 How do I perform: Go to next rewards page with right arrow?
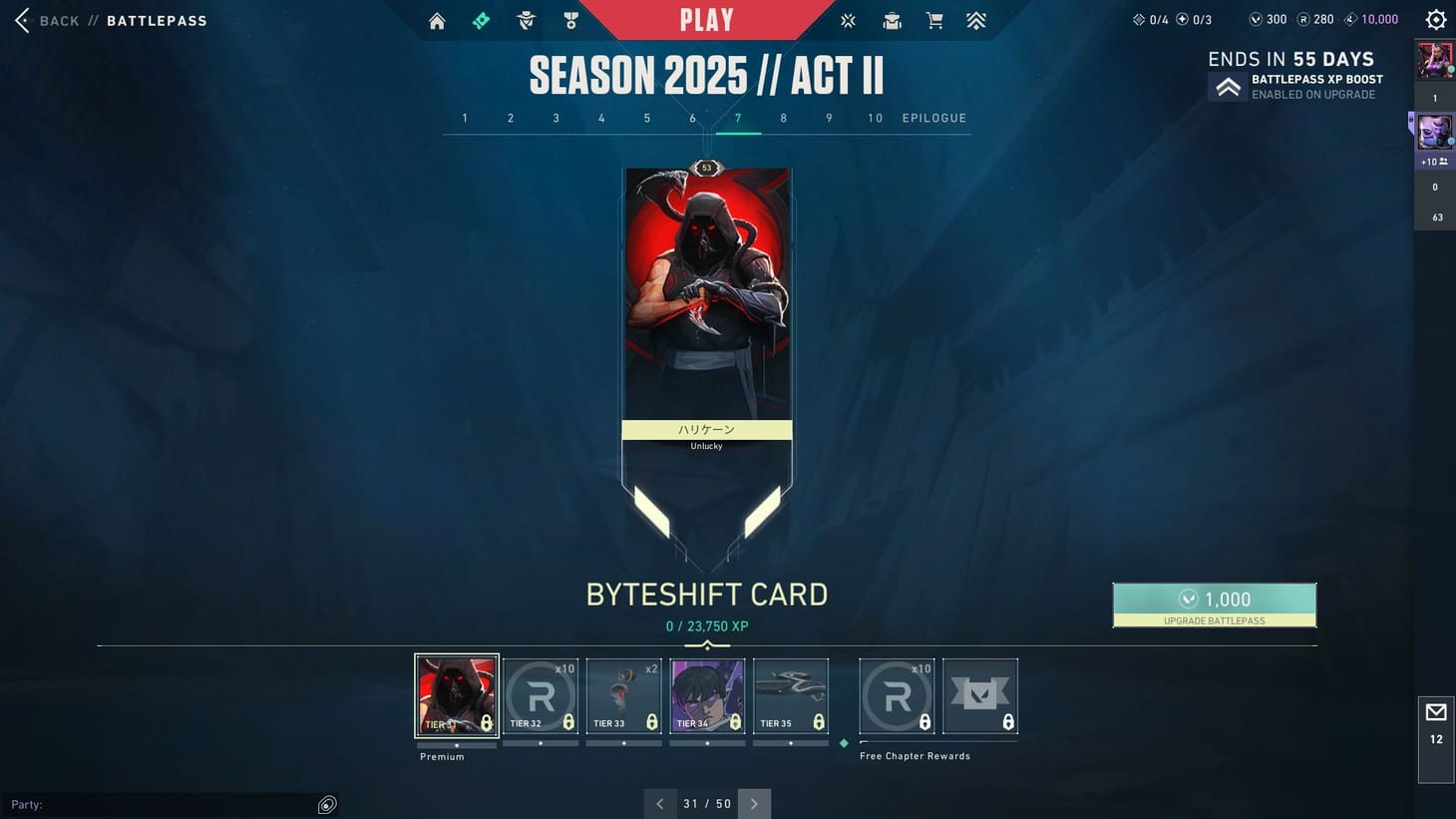coord(755,803)
